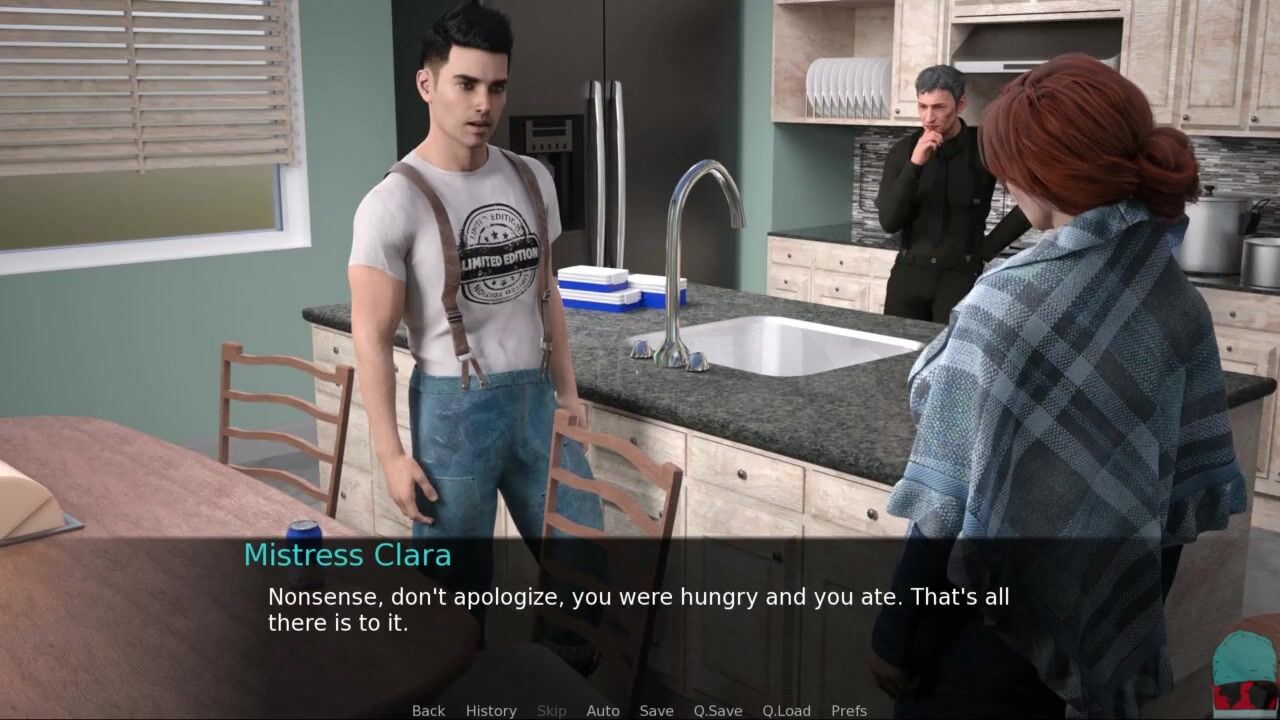Turn on Auto dialogue advance
The image size is (1280, 720).
603,710
